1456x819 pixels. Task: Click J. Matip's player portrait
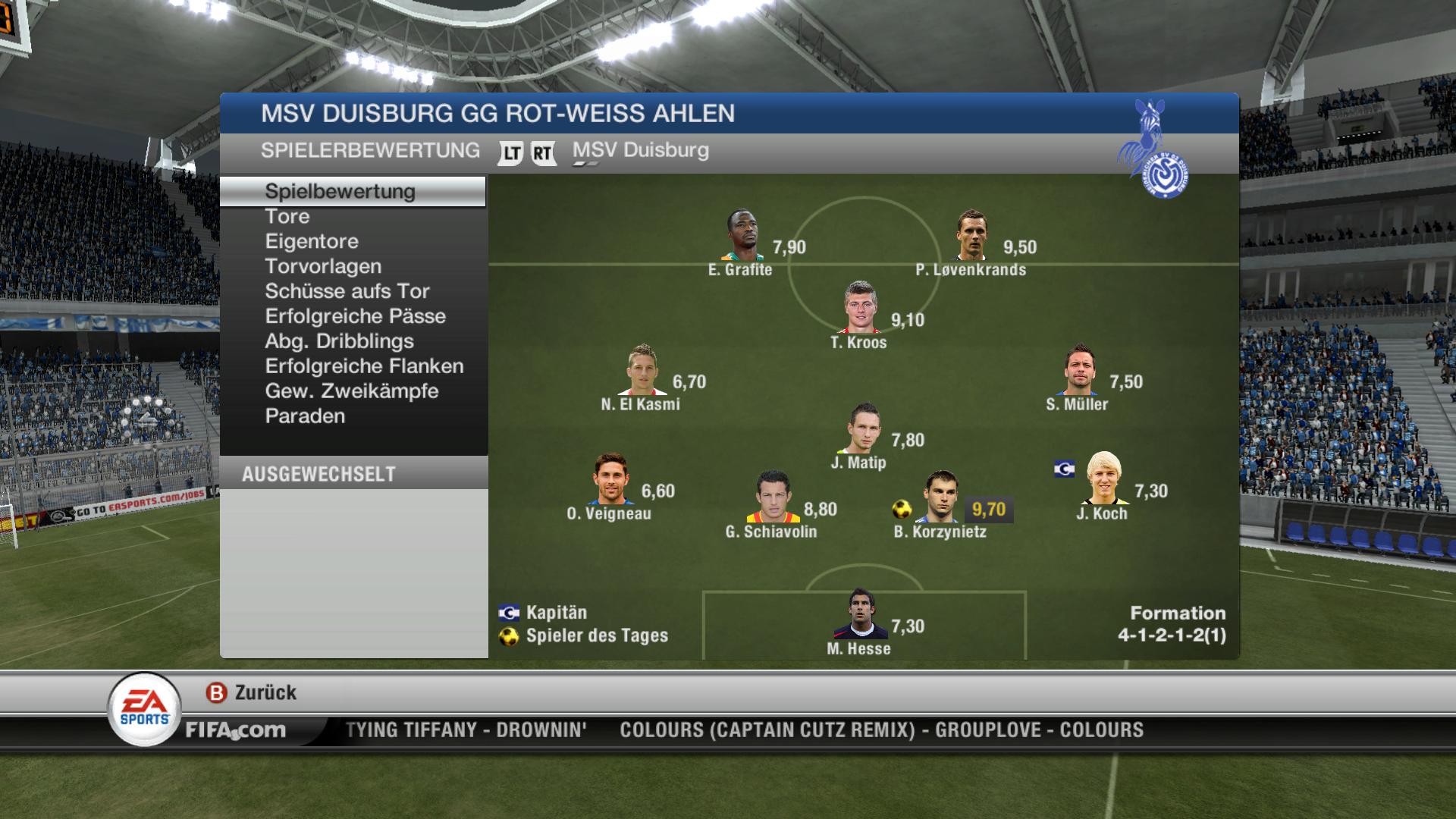[862, 429]
